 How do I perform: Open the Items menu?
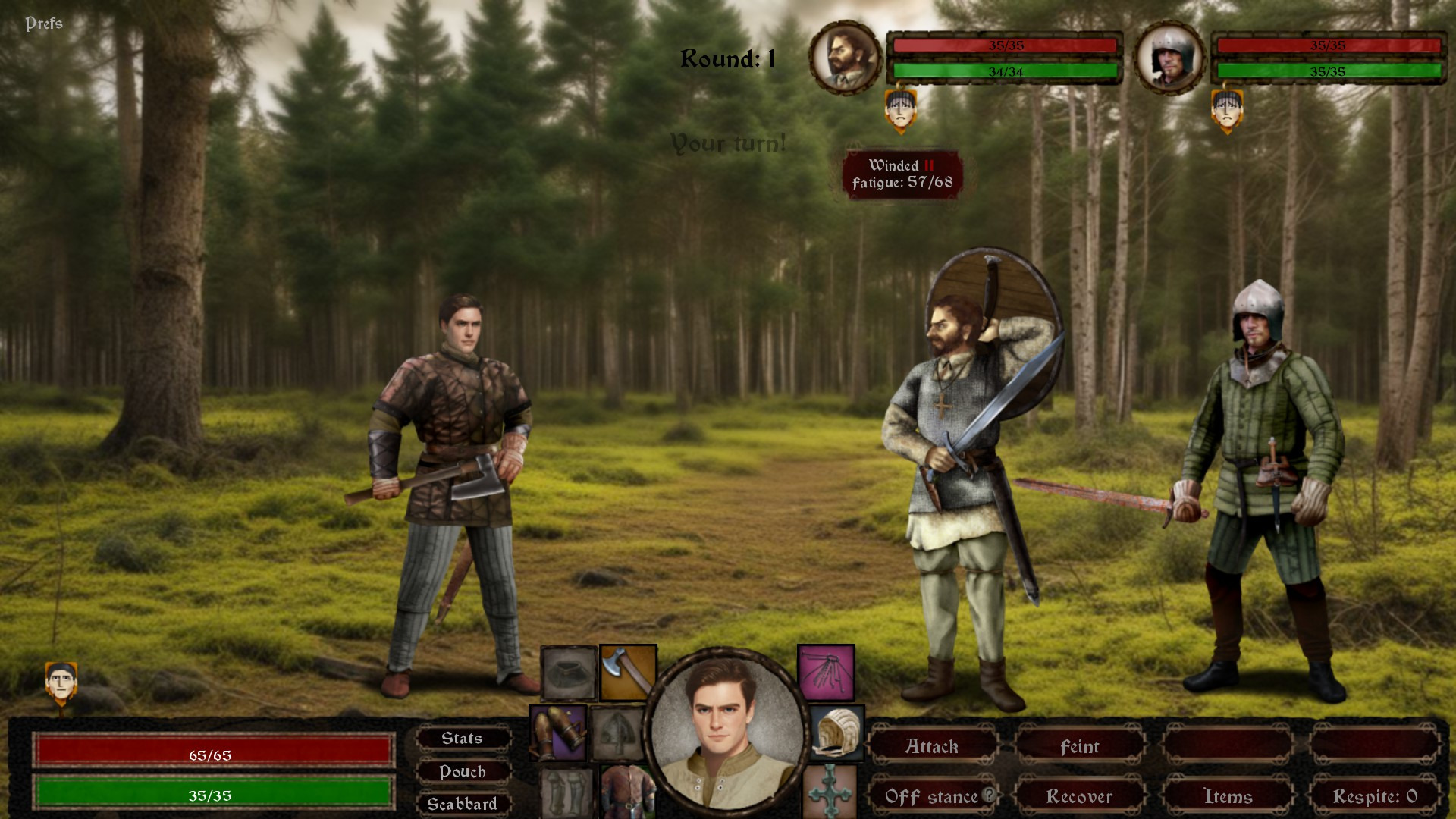coord(1227,796)
